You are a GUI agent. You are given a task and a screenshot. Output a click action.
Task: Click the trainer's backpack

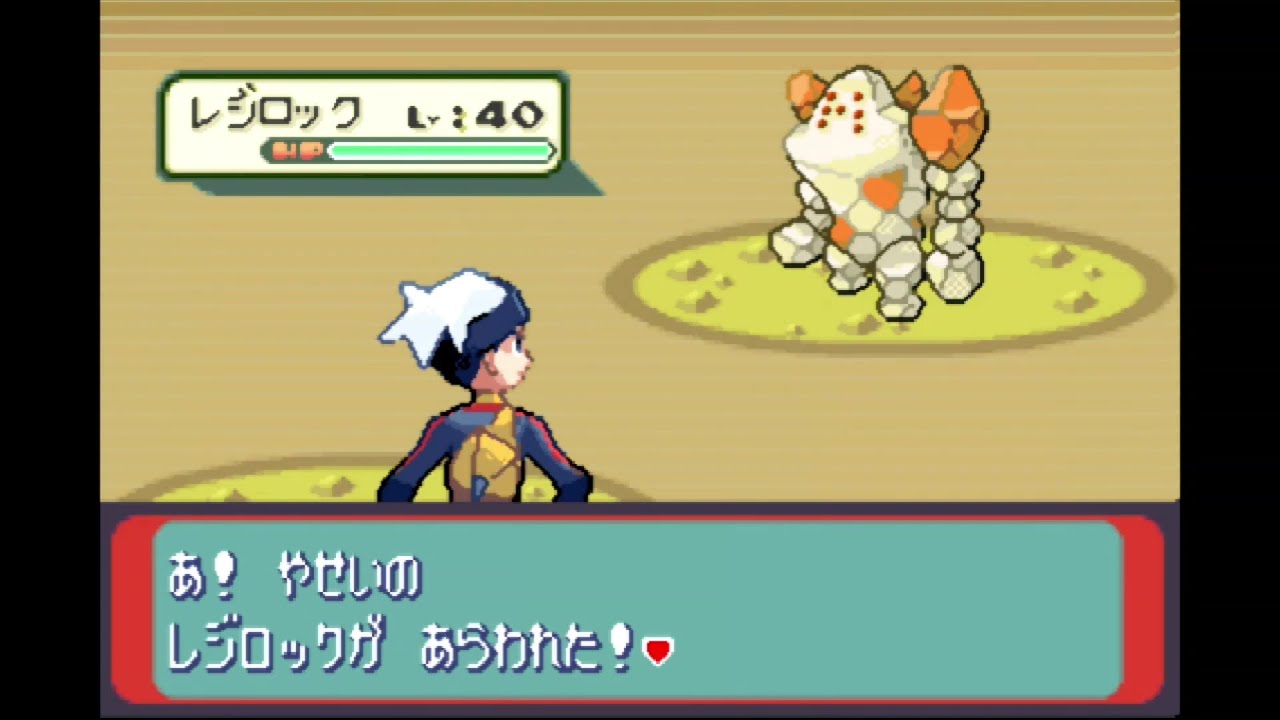(490, 450)
